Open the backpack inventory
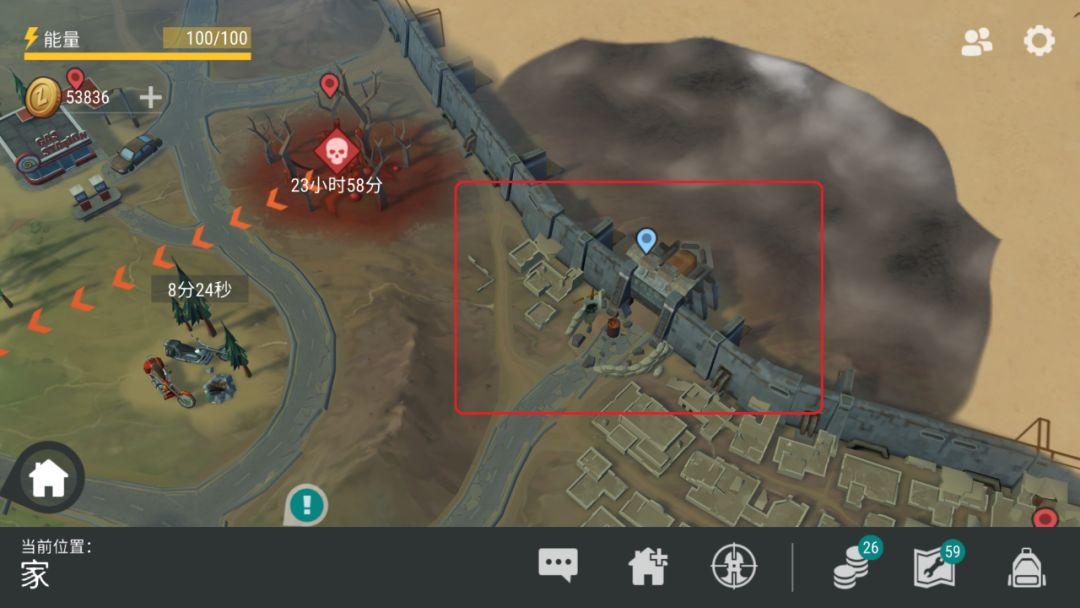 (1026, 567)
